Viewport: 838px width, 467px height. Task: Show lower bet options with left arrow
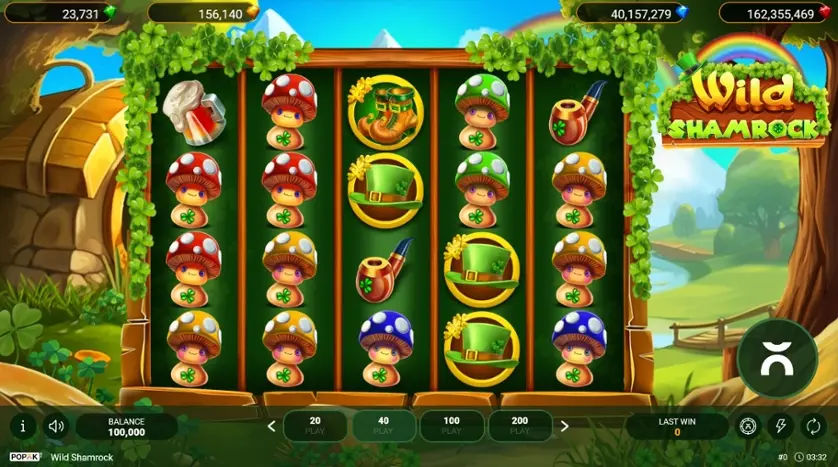click(x=271, y=426)
